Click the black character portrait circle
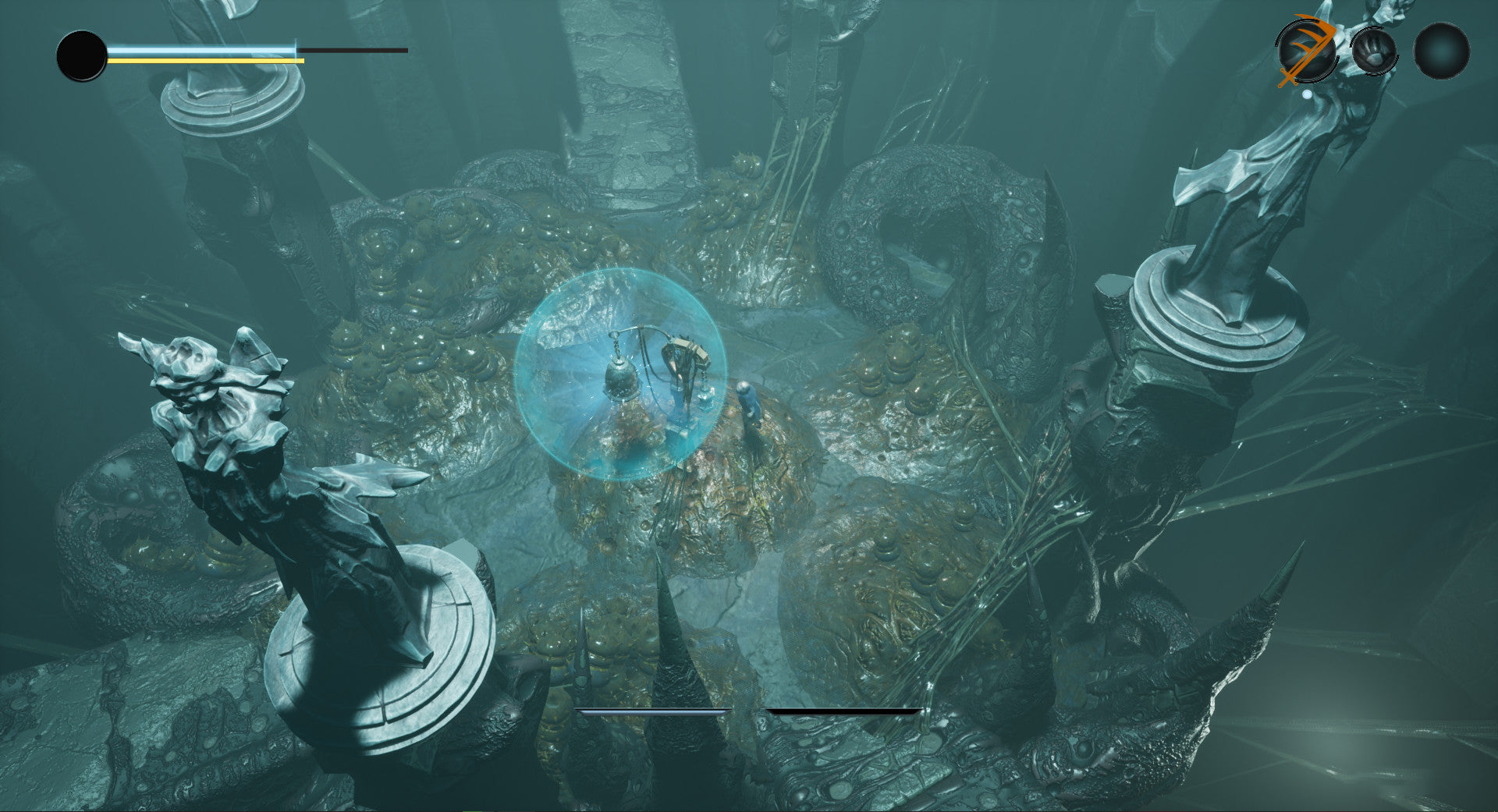 pos(81,56)
